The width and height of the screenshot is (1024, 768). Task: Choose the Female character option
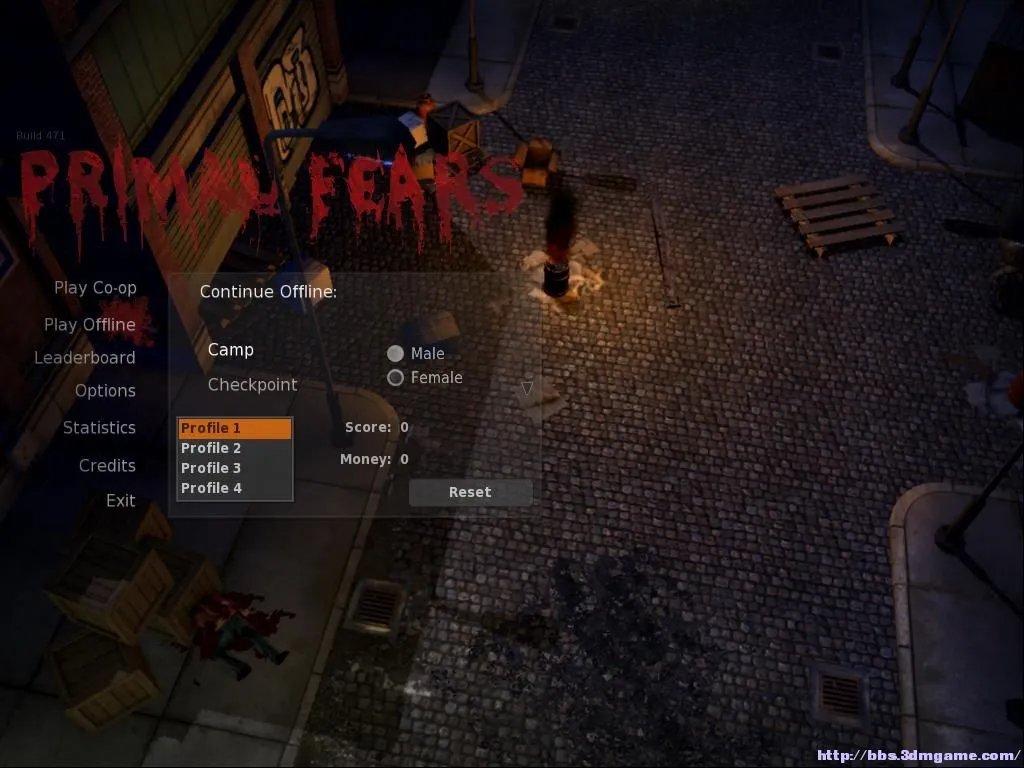tap(396, 378)
